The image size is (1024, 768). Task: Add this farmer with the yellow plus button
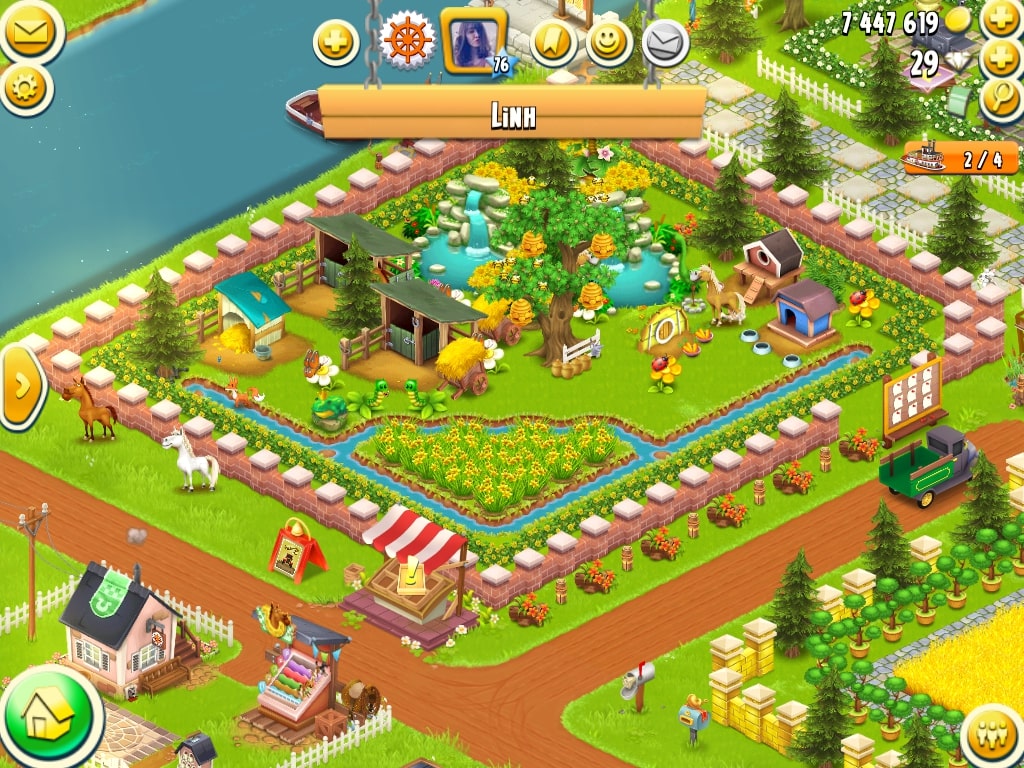[336, 43]
